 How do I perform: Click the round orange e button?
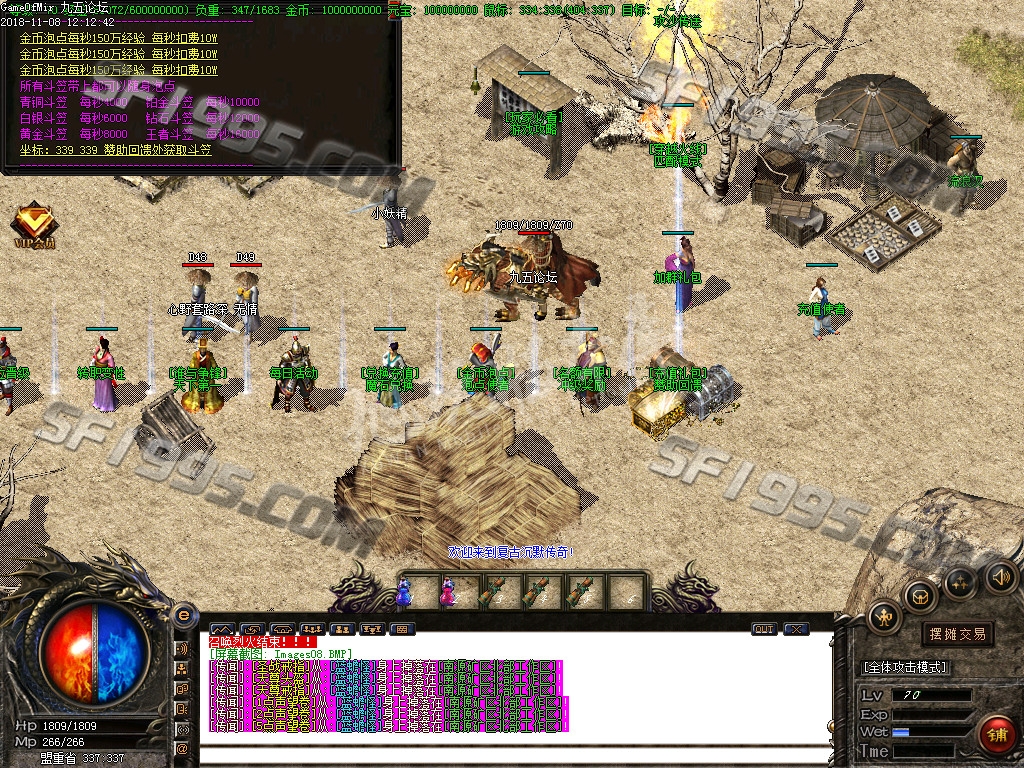183,615
